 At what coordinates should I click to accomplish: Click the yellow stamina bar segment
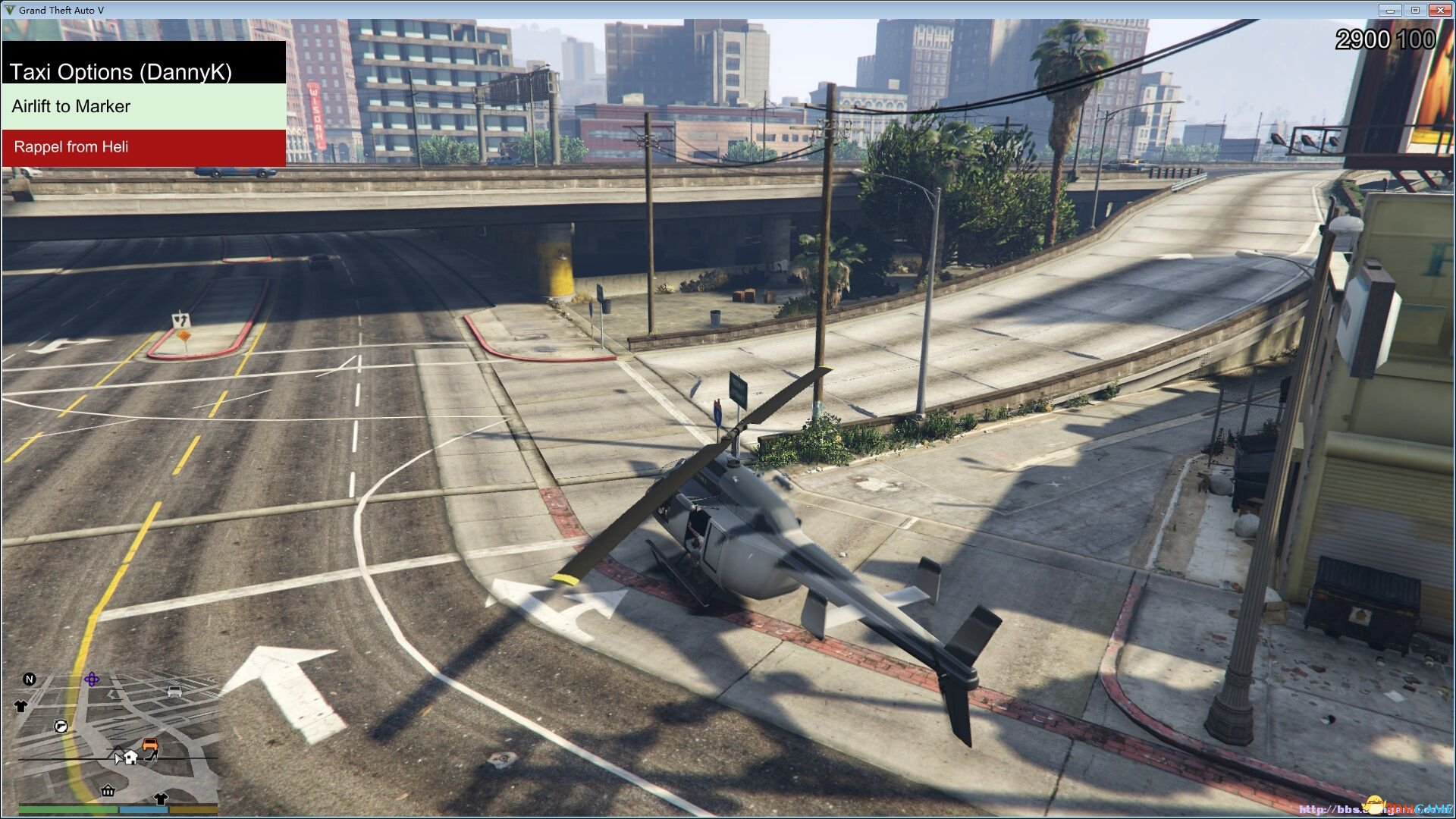coord(192,808)
